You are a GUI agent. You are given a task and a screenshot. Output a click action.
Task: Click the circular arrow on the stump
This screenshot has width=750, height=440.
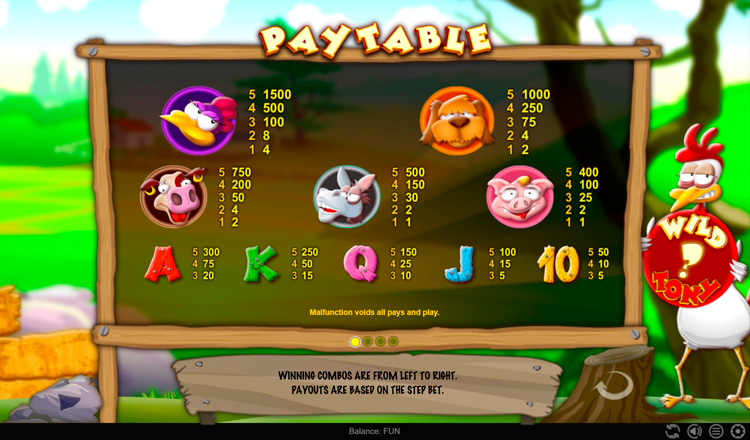pos(613,384)
